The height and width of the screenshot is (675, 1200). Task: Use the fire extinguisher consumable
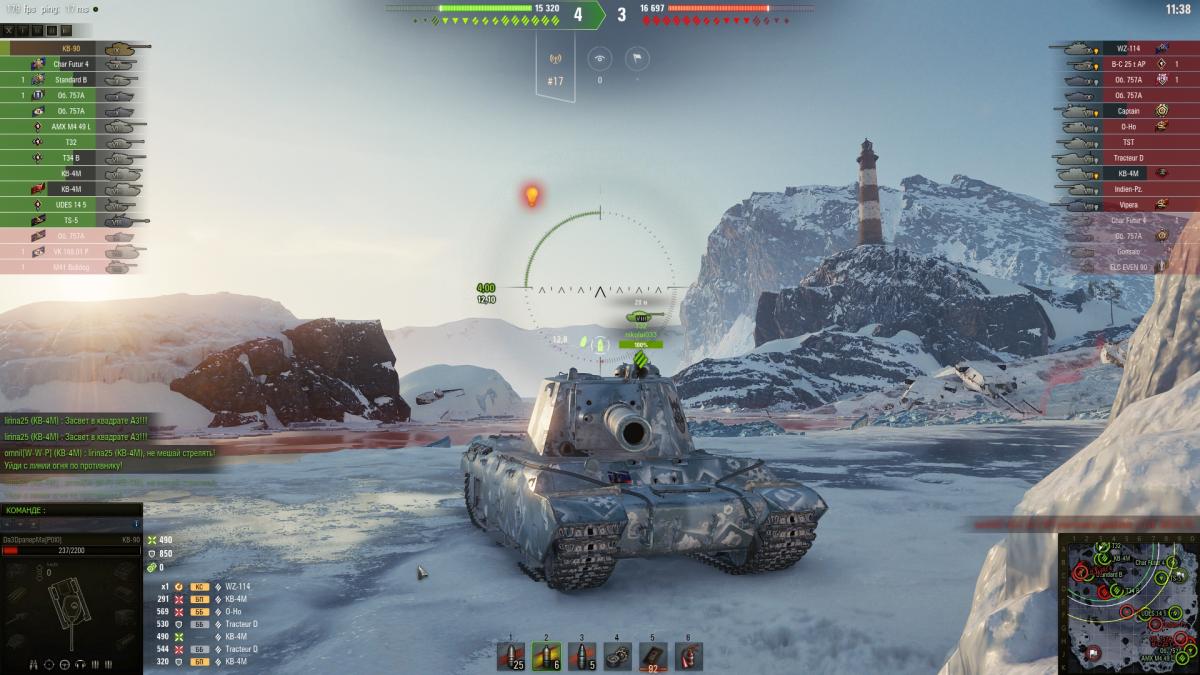point(688,656)
